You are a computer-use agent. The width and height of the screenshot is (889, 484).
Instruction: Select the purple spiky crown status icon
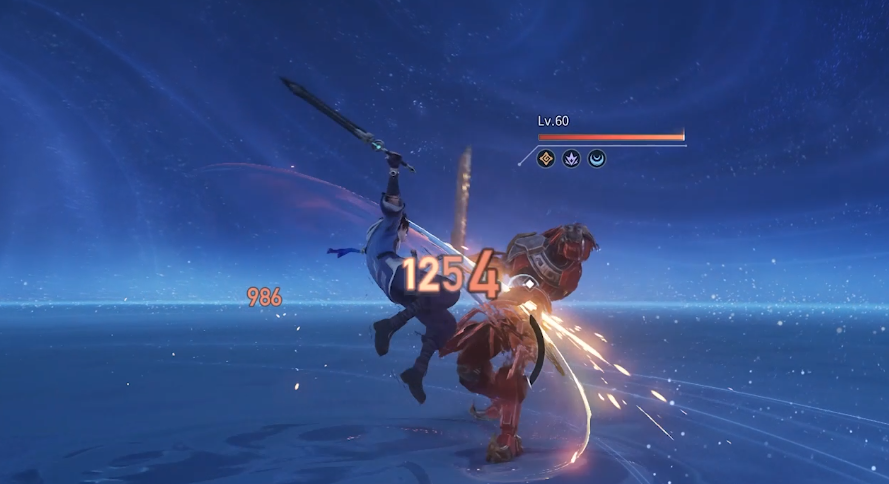(571, 158)
